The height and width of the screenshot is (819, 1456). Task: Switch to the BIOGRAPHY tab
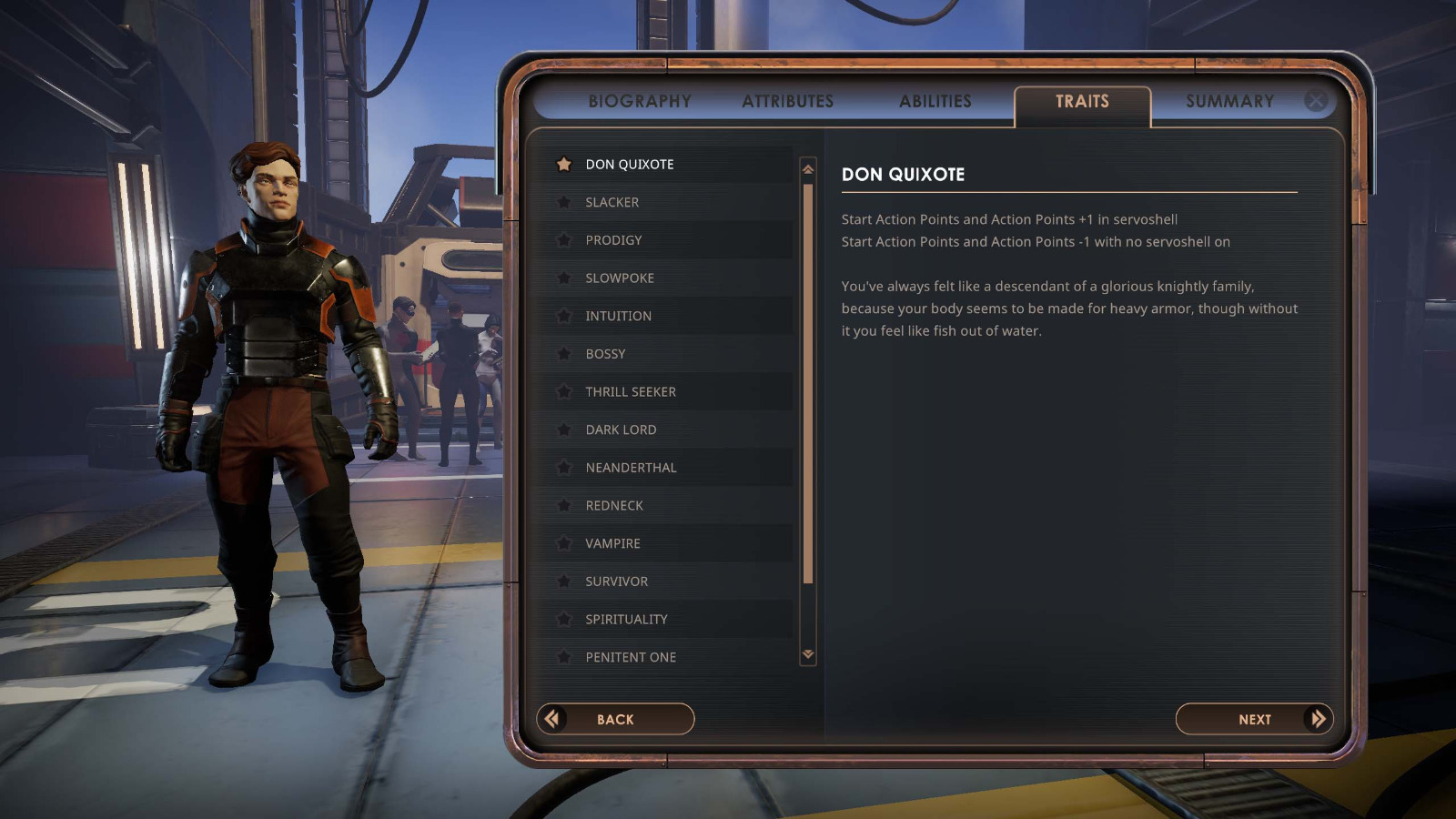click(x=640, y=101)
